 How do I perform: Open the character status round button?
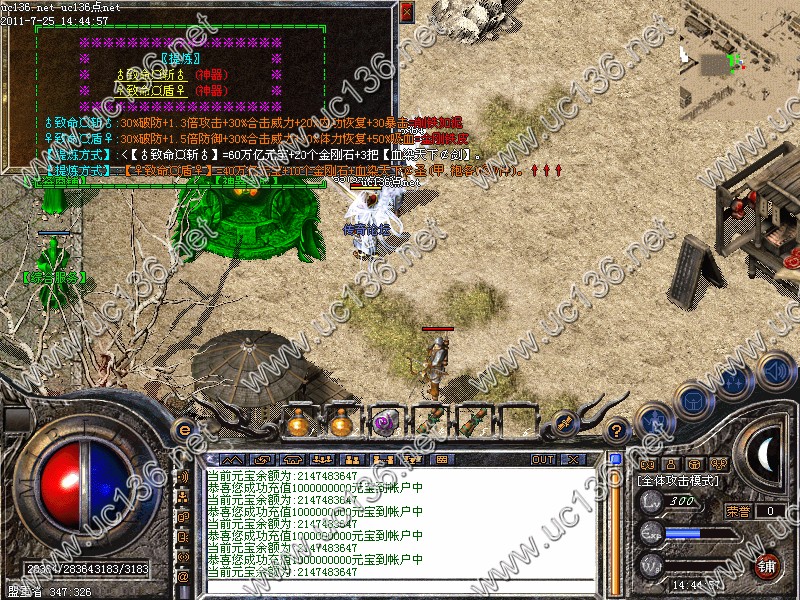(x=653, y=421)
